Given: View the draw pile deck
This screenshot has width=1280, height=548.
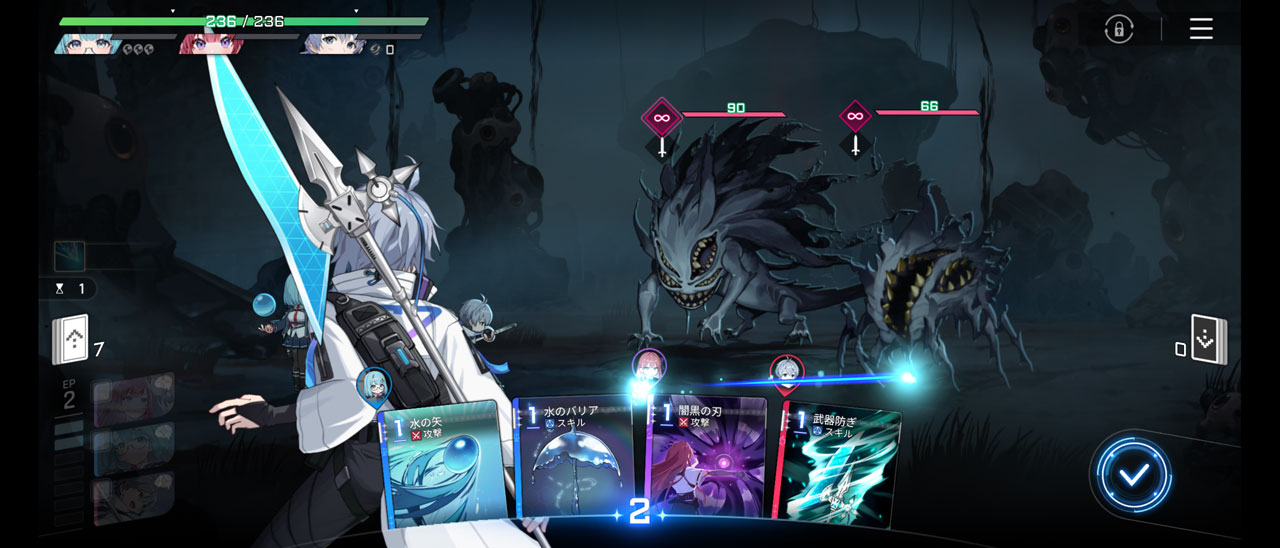Looking at the screenshot, I should coord(71,340).
